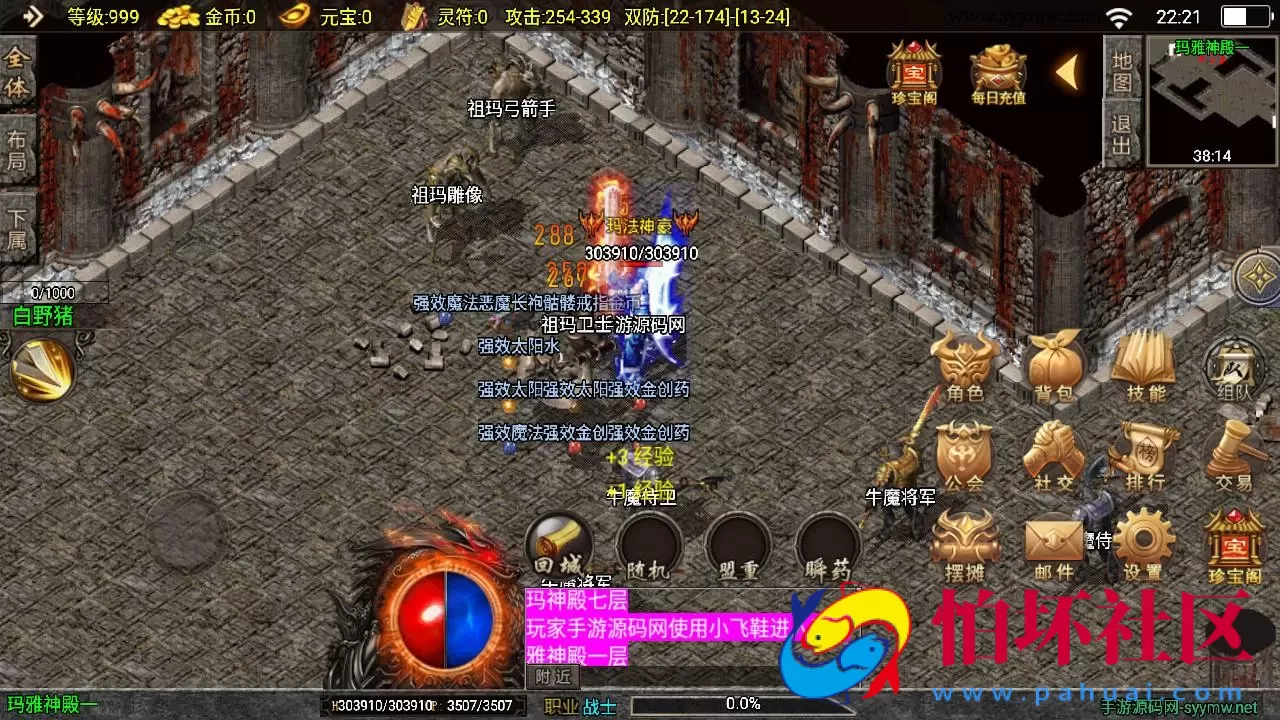Collapse the right panel via the yellow arrow

tap(1067, 73)
